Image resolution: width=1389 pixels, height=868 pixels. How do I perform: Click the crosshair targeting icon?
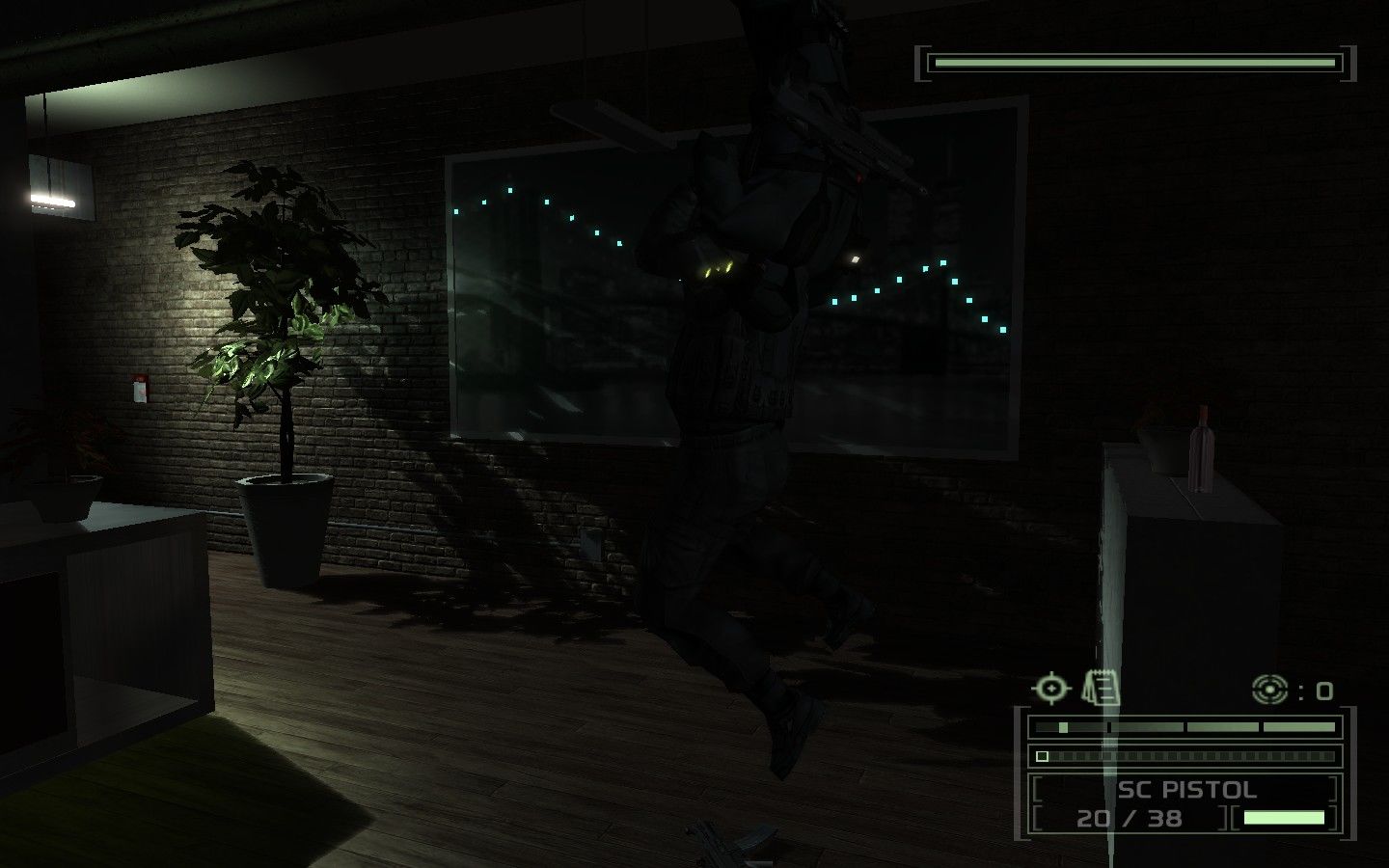pos(1049,687)
